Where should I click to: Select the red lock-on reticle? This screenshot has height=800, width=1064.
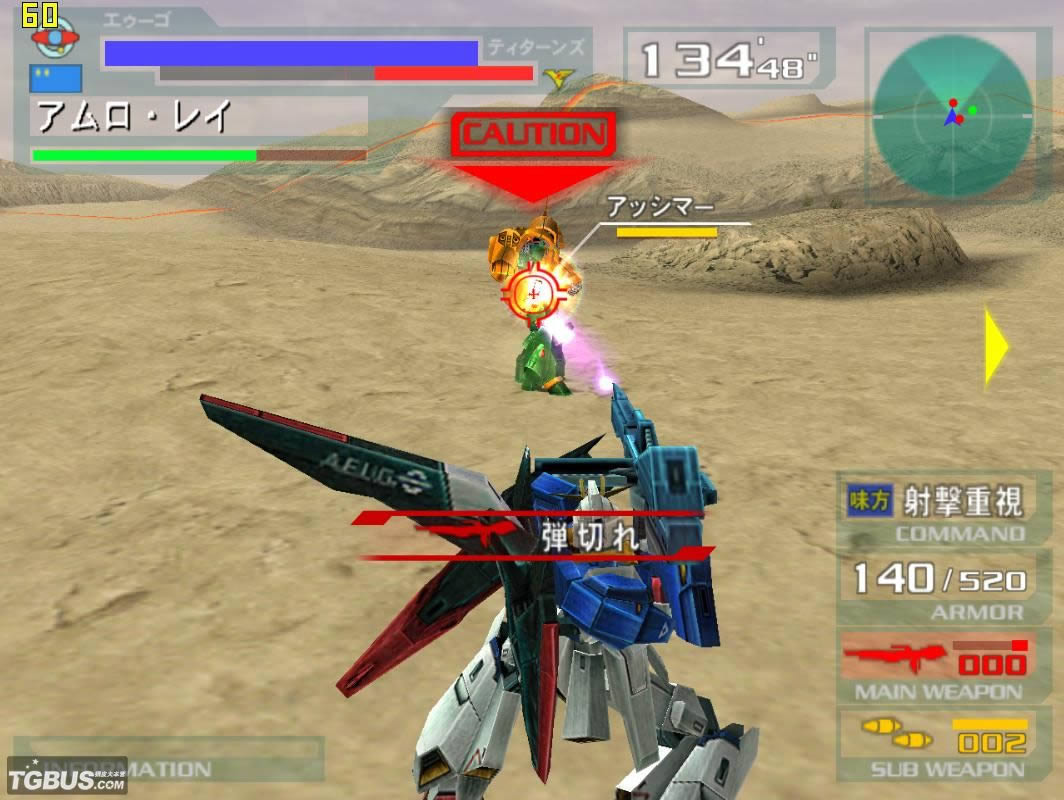537,291
